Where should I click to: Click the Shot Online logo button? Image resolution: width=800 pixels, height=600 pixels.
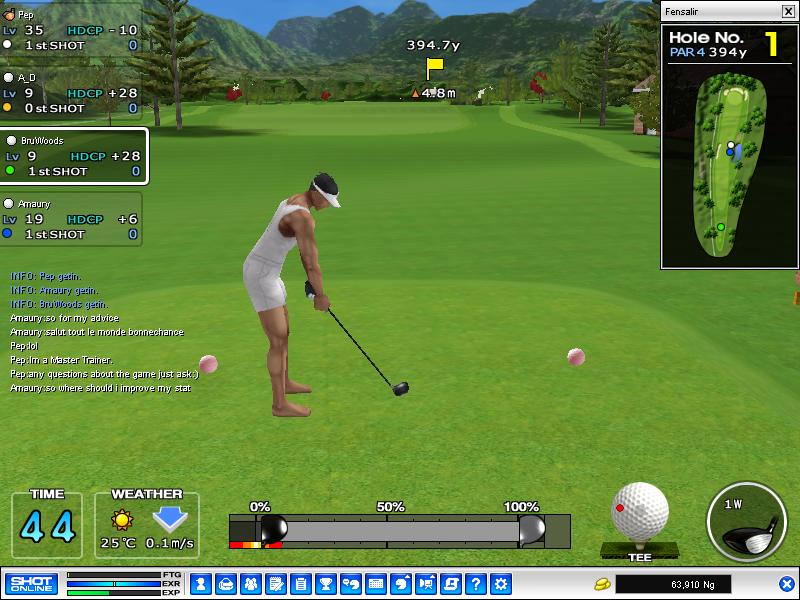pyautogui.click(x=31, y=584)
